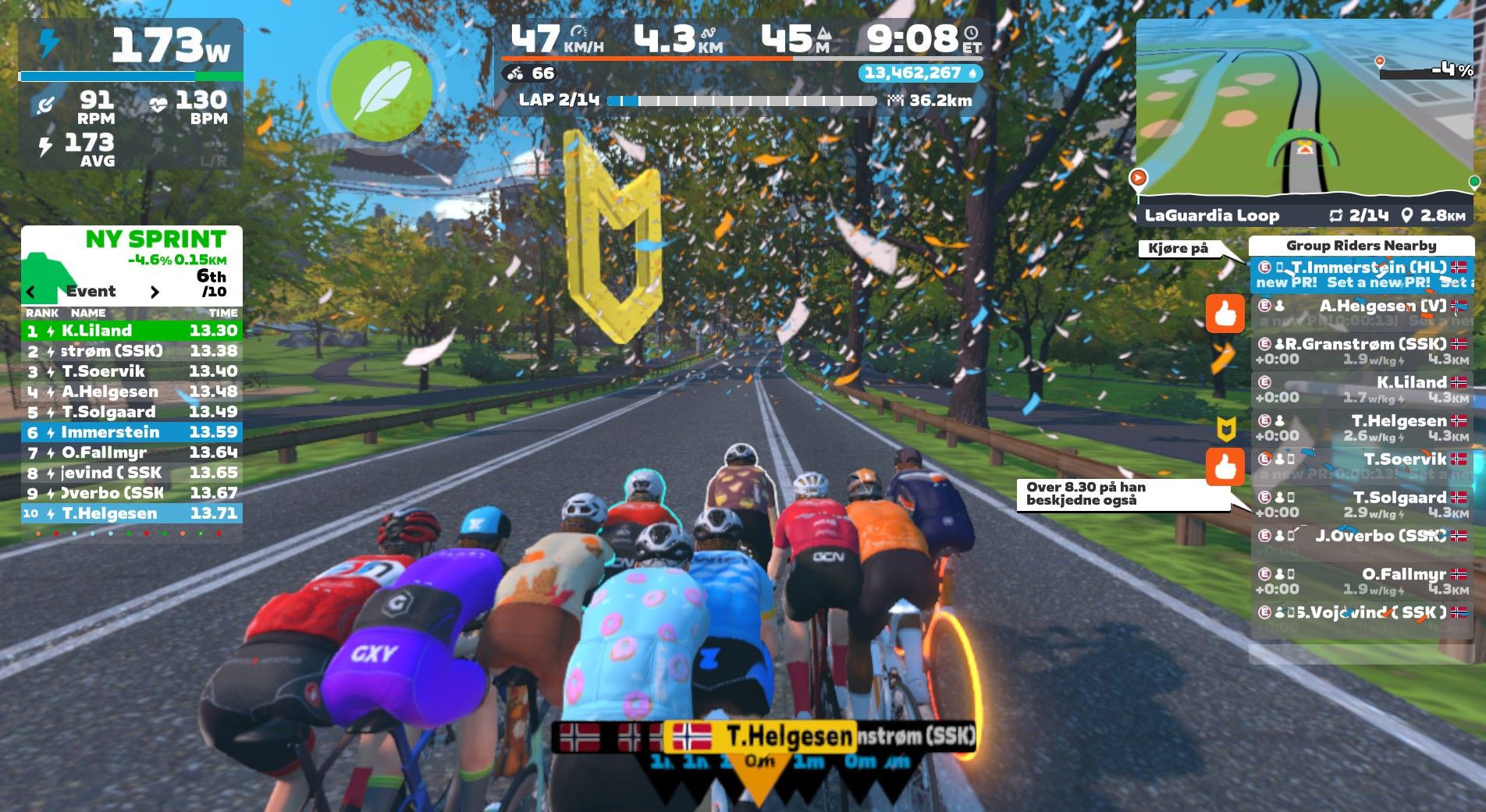Activate the feather lightweight power-up
Viewport: 1486px width, 812px height.
point(381,90)
